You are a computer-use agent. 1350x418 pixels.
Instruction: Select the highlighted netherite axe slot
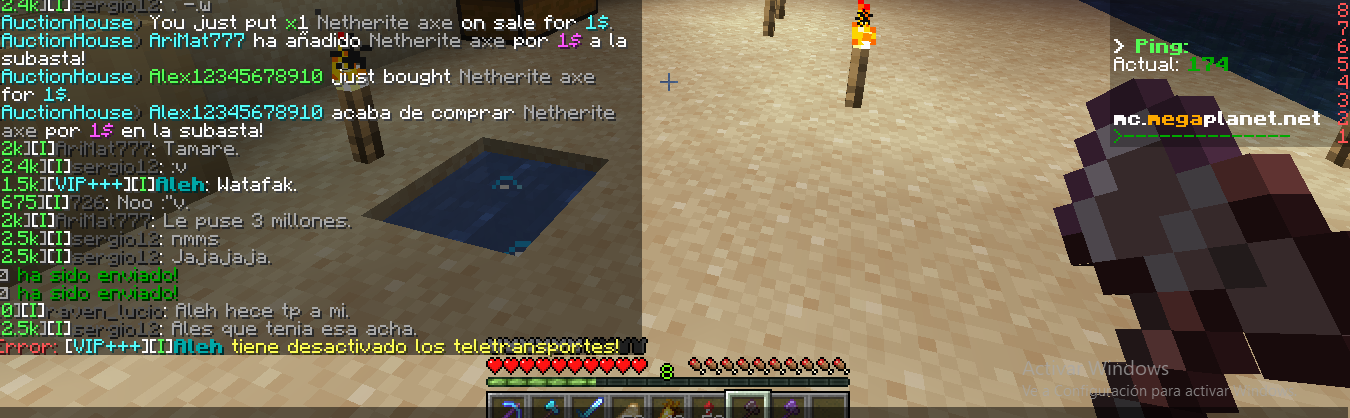(749, 408)
